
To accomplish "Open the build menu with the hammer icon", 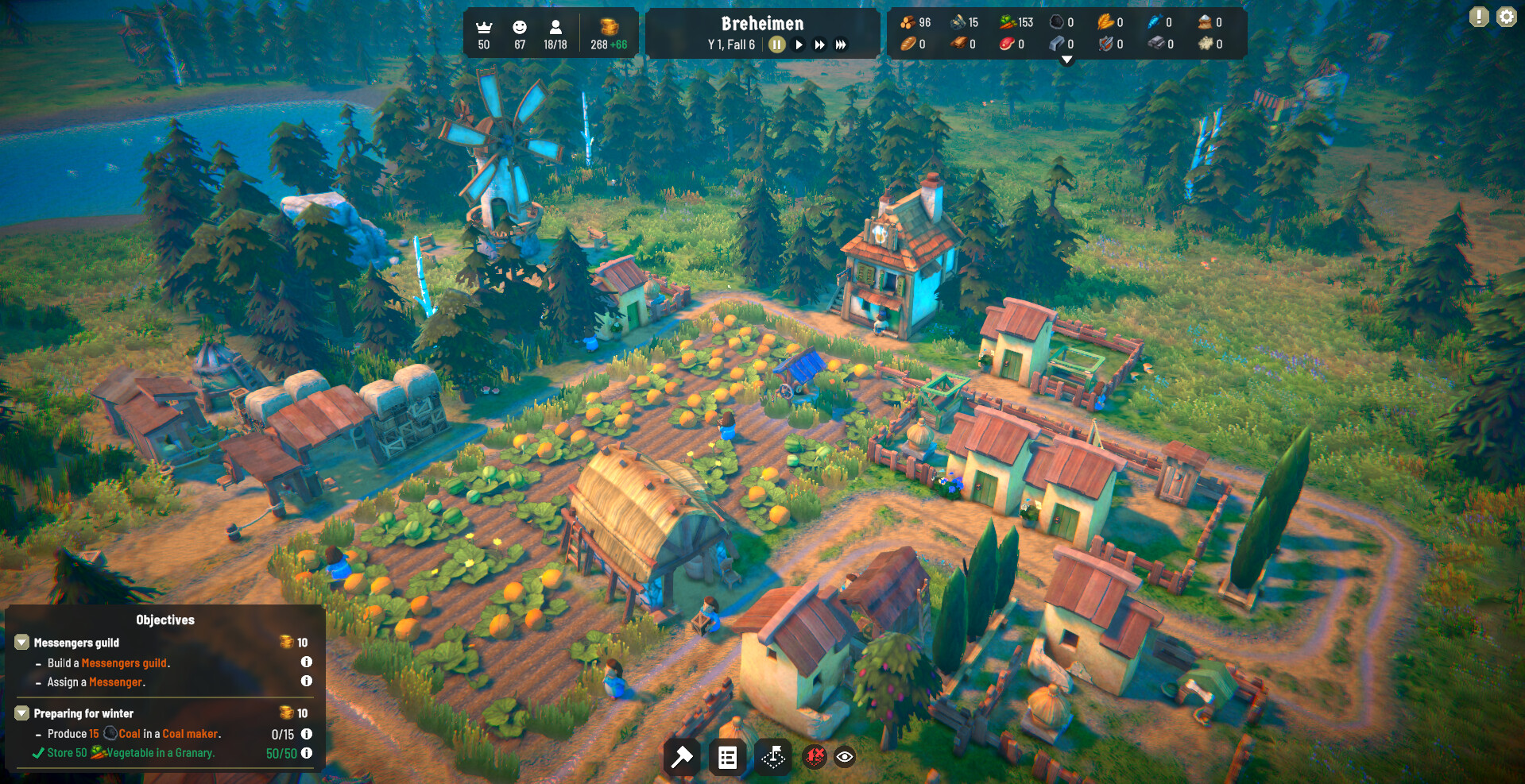I will pyautogui.click(x=682, y=757).
